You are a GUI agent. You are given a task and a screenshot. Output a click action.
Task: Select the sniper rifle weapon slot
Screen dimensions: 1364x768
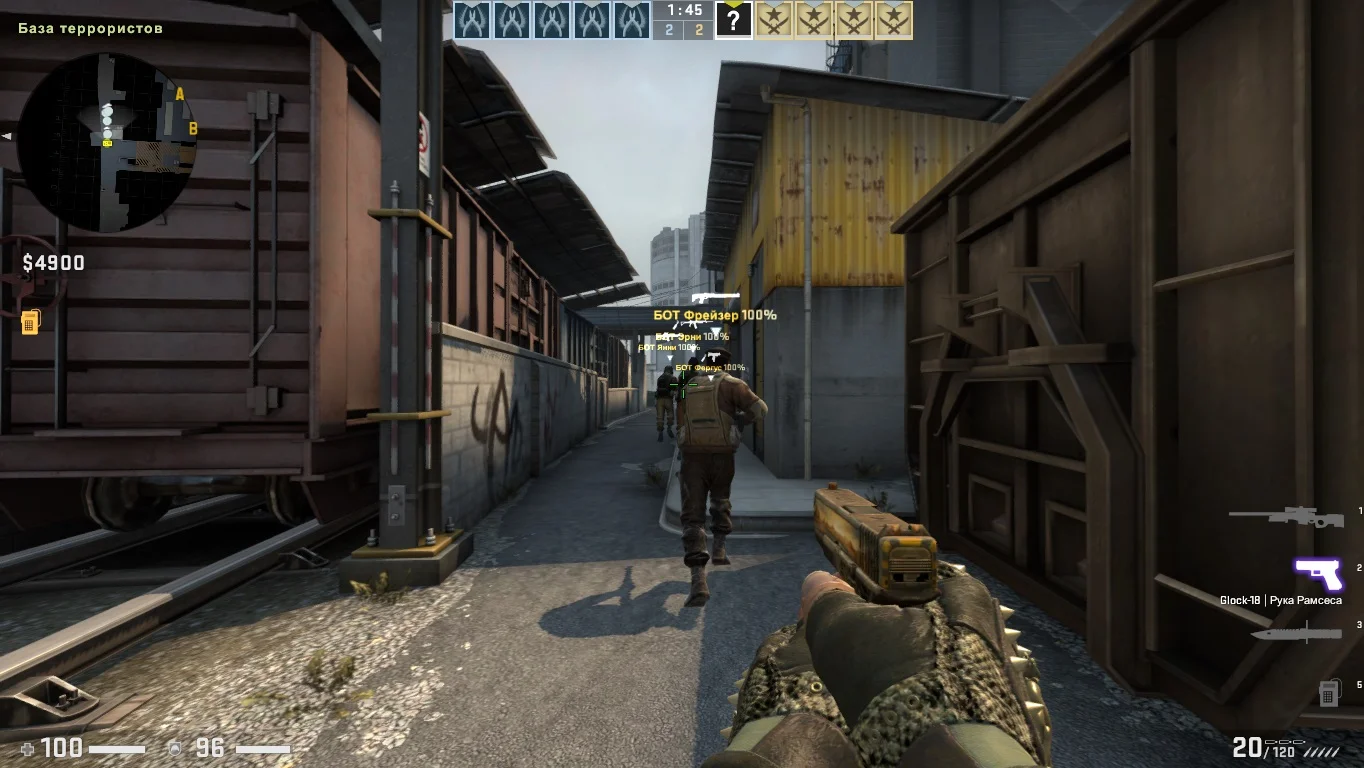coord(1286,518)
